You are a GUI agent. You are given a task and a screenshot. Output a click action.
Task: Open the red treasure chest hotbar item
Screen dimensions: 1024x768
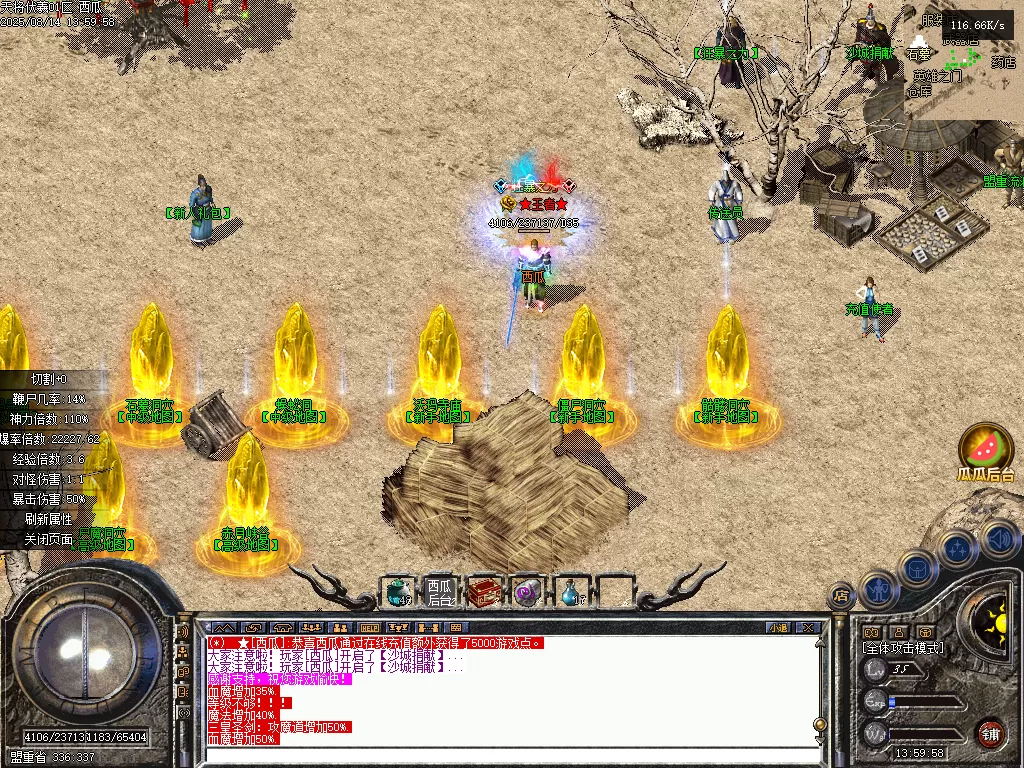(484, 593)
